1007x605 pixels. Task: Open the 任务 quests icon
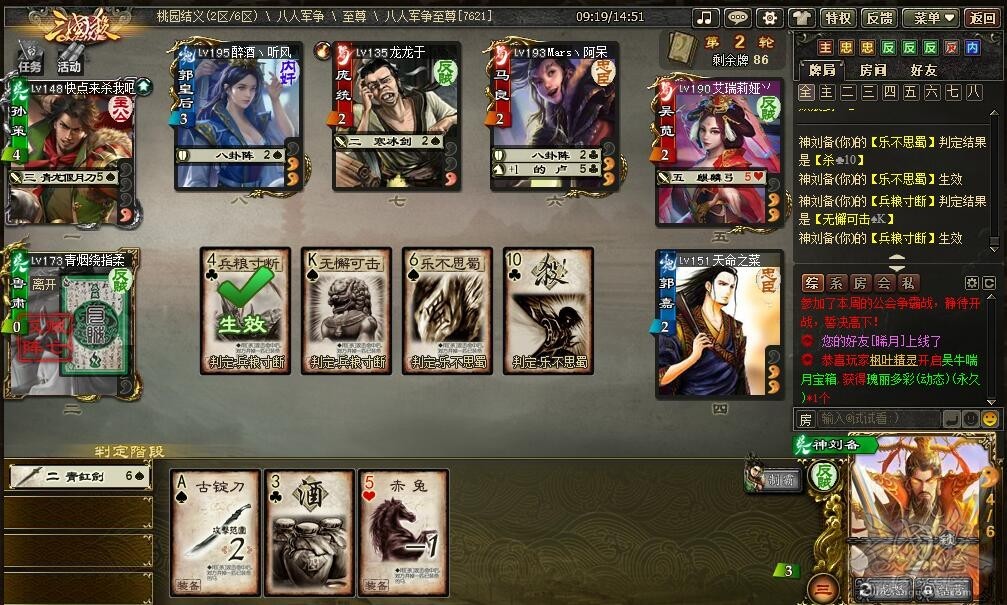coord(29,57)
